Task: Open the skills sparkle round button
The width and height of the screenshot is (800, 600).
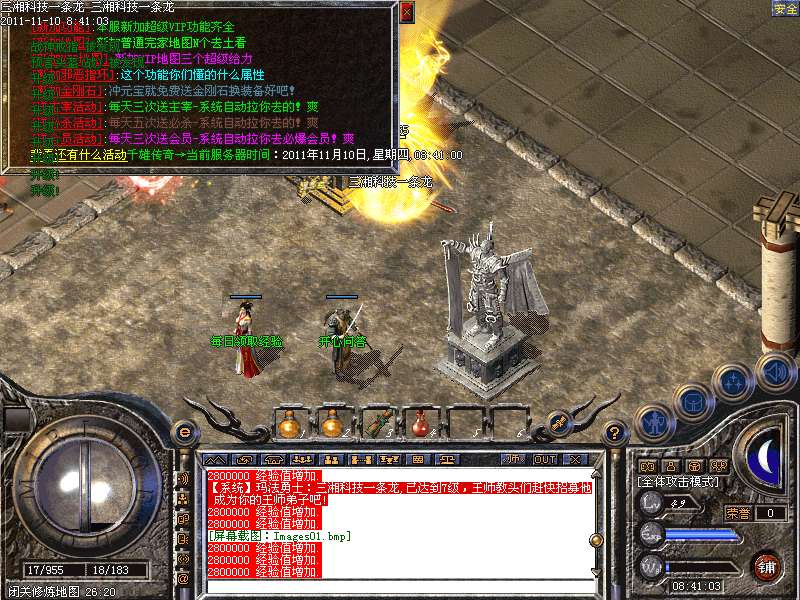Action: pos(735,382)
